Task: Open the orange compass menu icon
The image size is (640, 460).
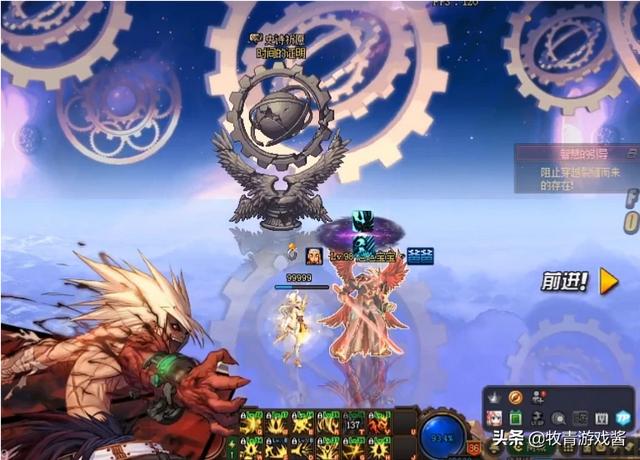Action: 516,398
